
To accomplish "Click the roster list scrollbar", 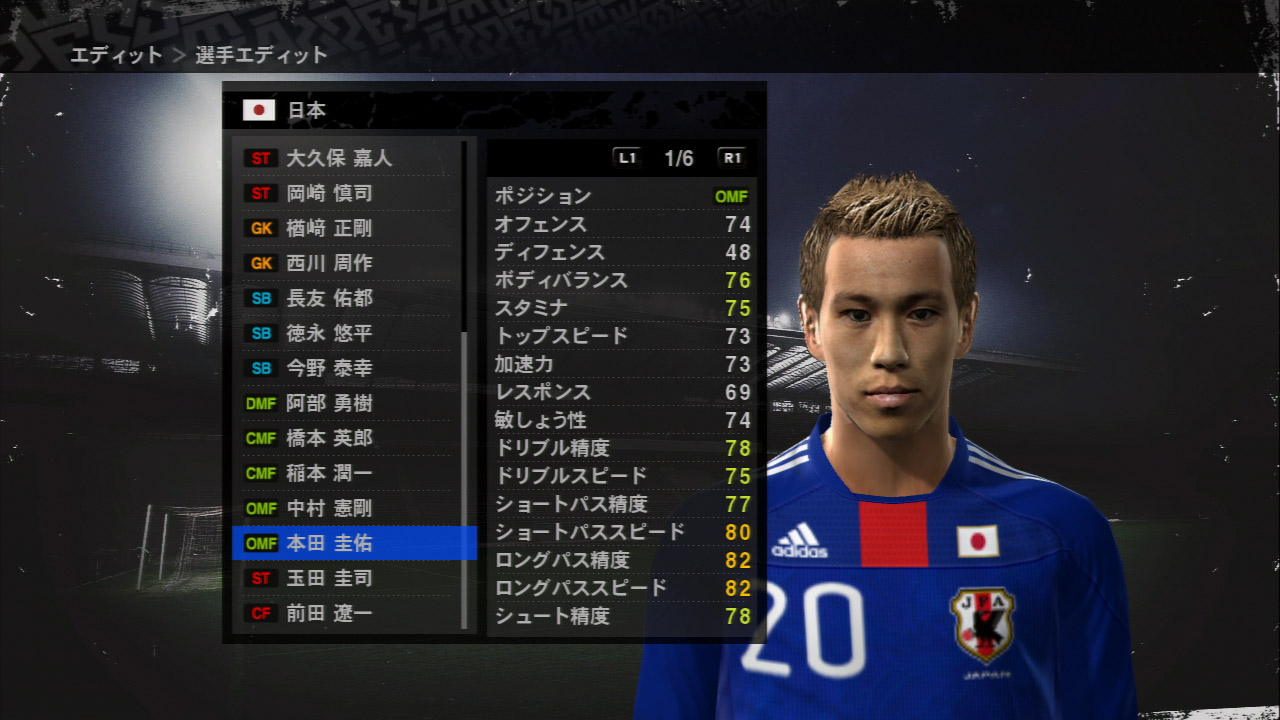I will click(464, 480).
